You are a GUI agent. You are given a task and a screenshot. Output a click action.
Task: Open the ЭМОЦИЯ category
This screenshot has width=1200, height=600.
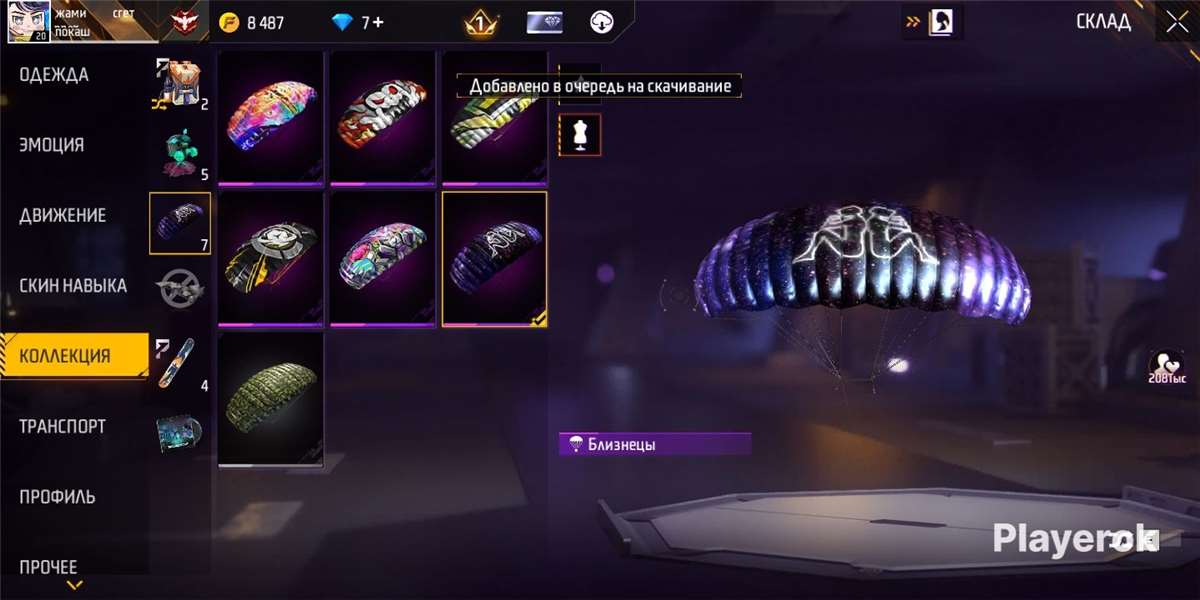pyautogui.click(x=52, y=145)
